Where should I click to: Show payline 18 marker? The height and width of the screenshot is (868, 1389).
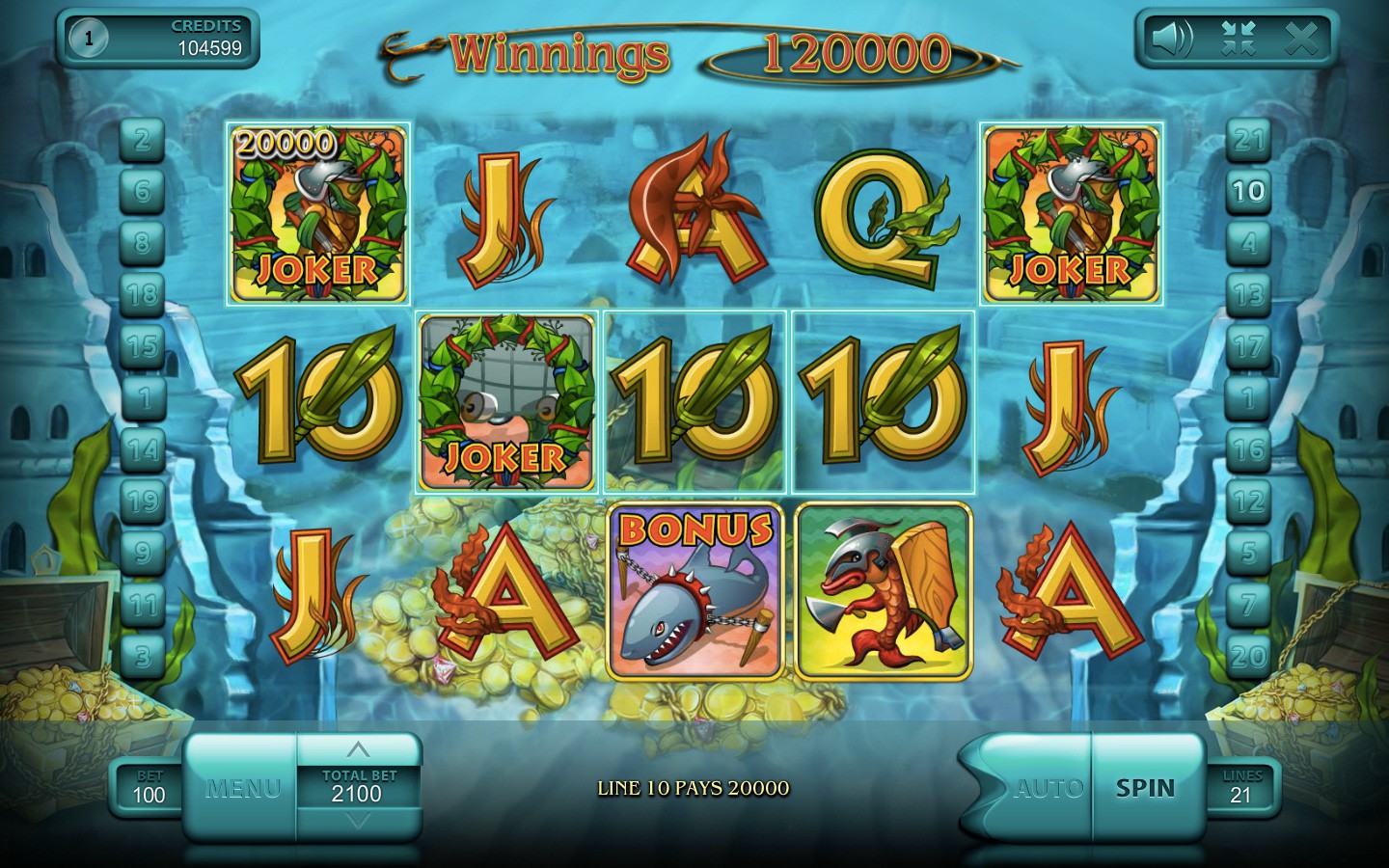(143, 293)
